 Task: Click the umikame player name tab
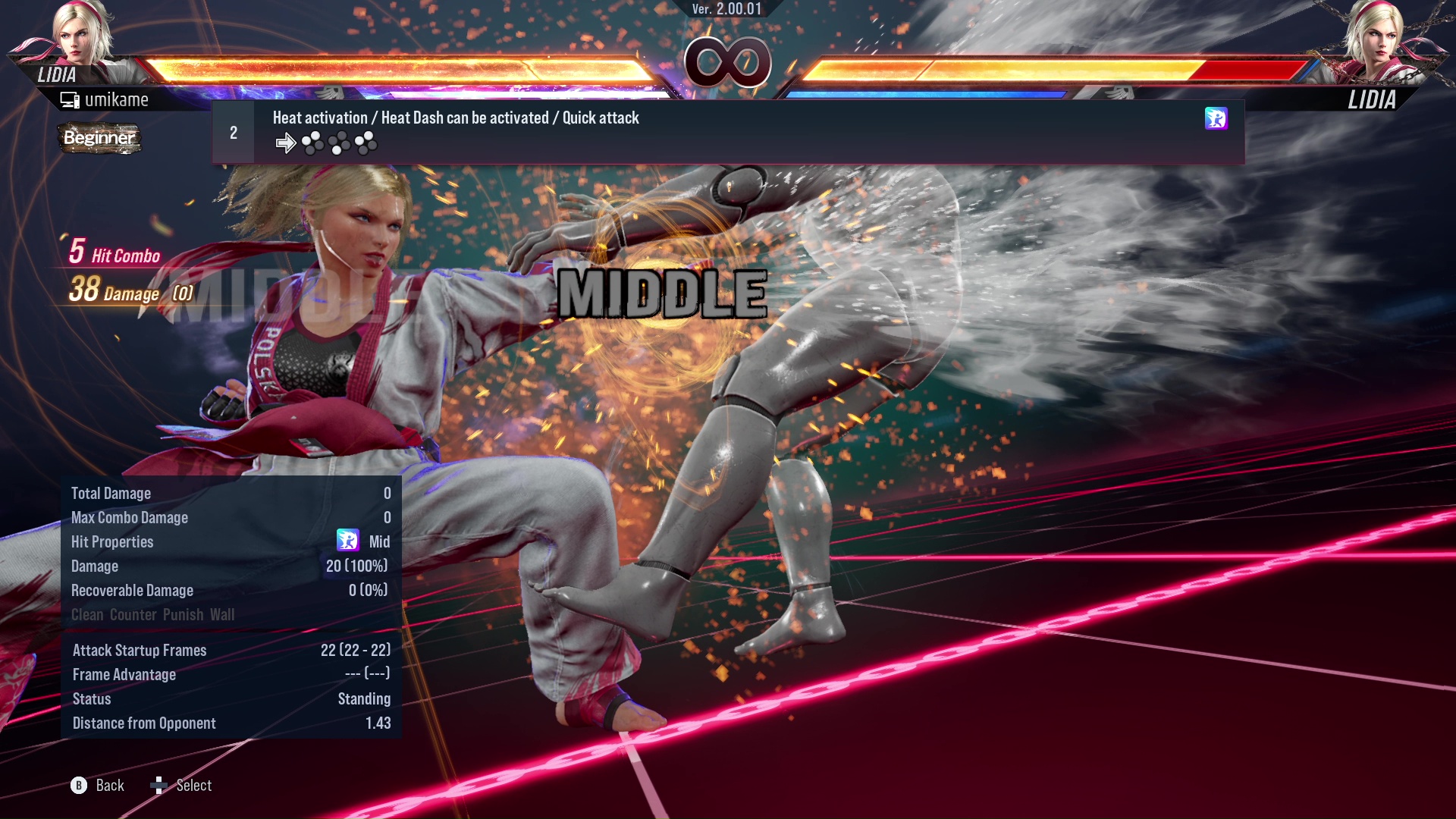point(118,99)
